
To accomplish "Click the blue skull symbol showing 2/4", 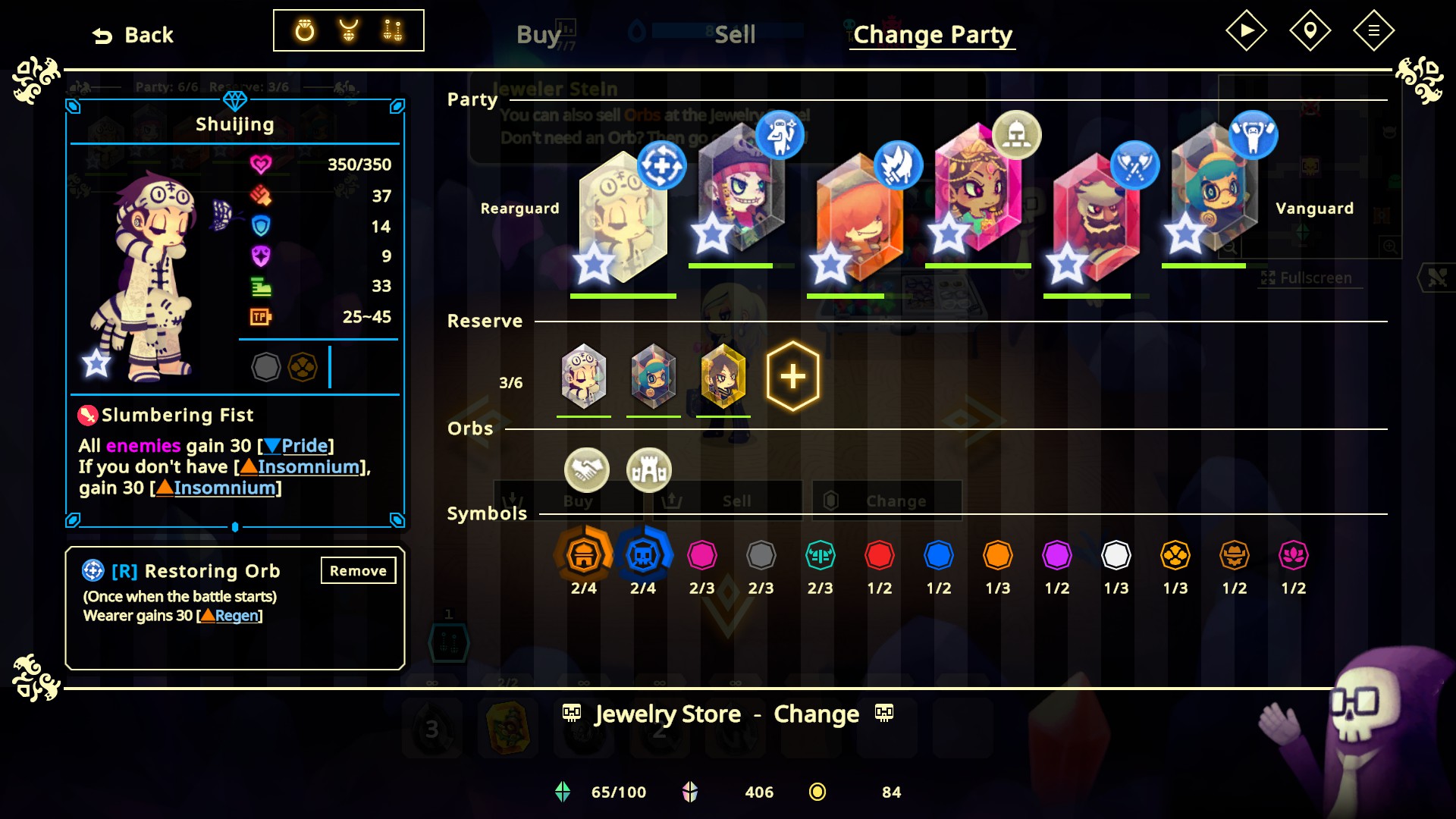I will (x=643, y=555).
